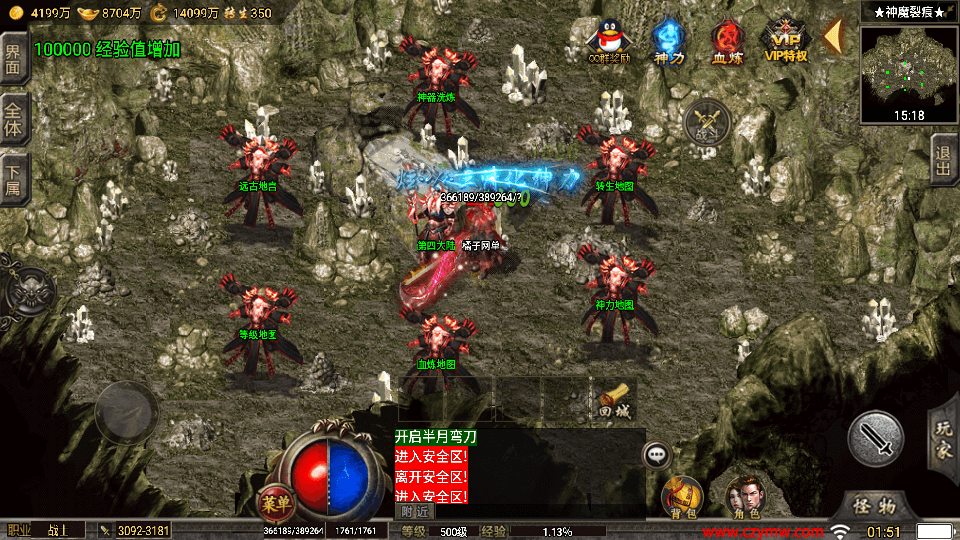This screenshot has width=960, height=540.
Task: Collapse the top icon row with the arrow
Action: click(832, 37)
